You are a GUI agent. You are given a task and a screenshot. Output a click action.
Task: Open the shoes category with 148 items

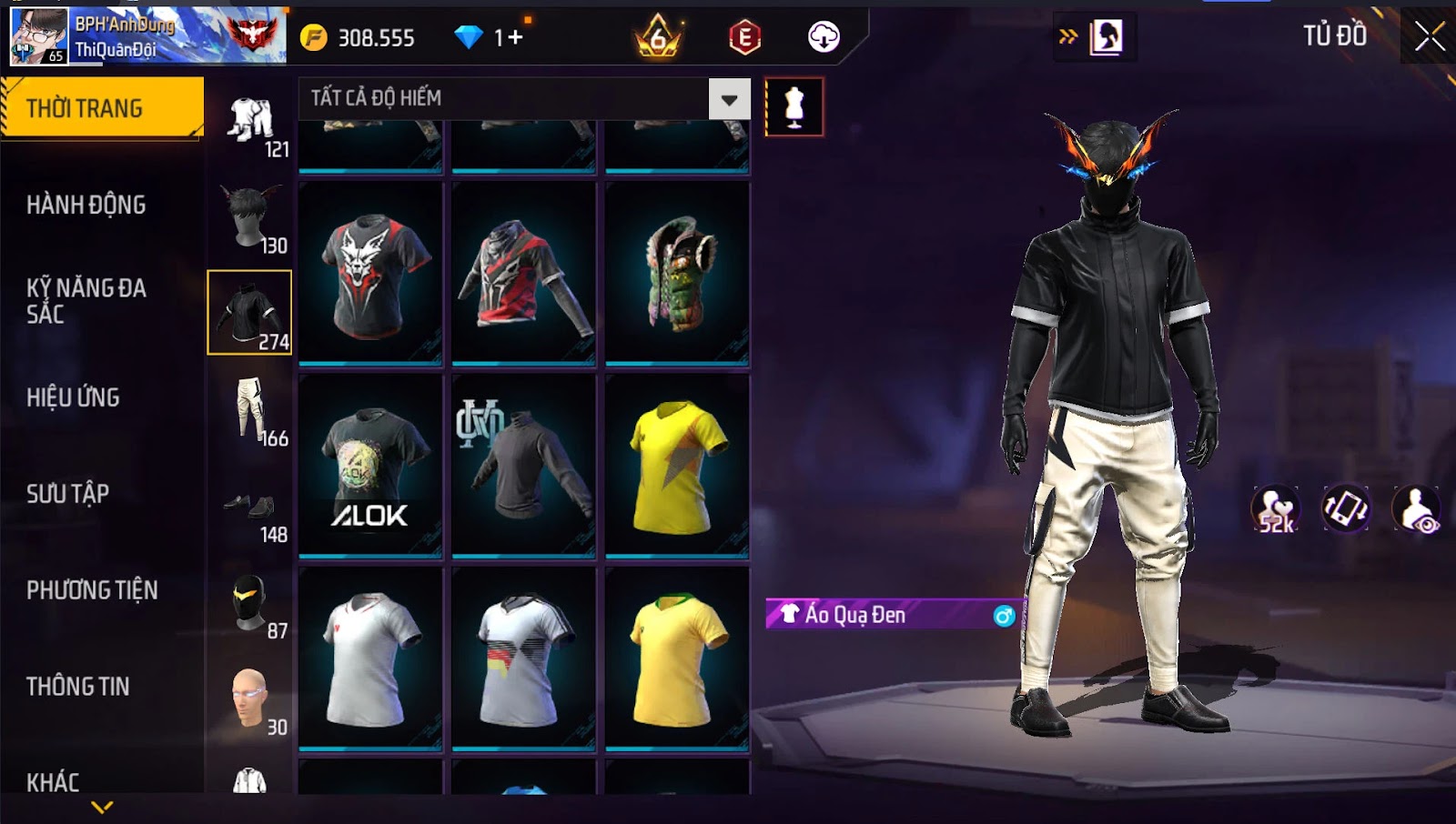pos(251,512)
